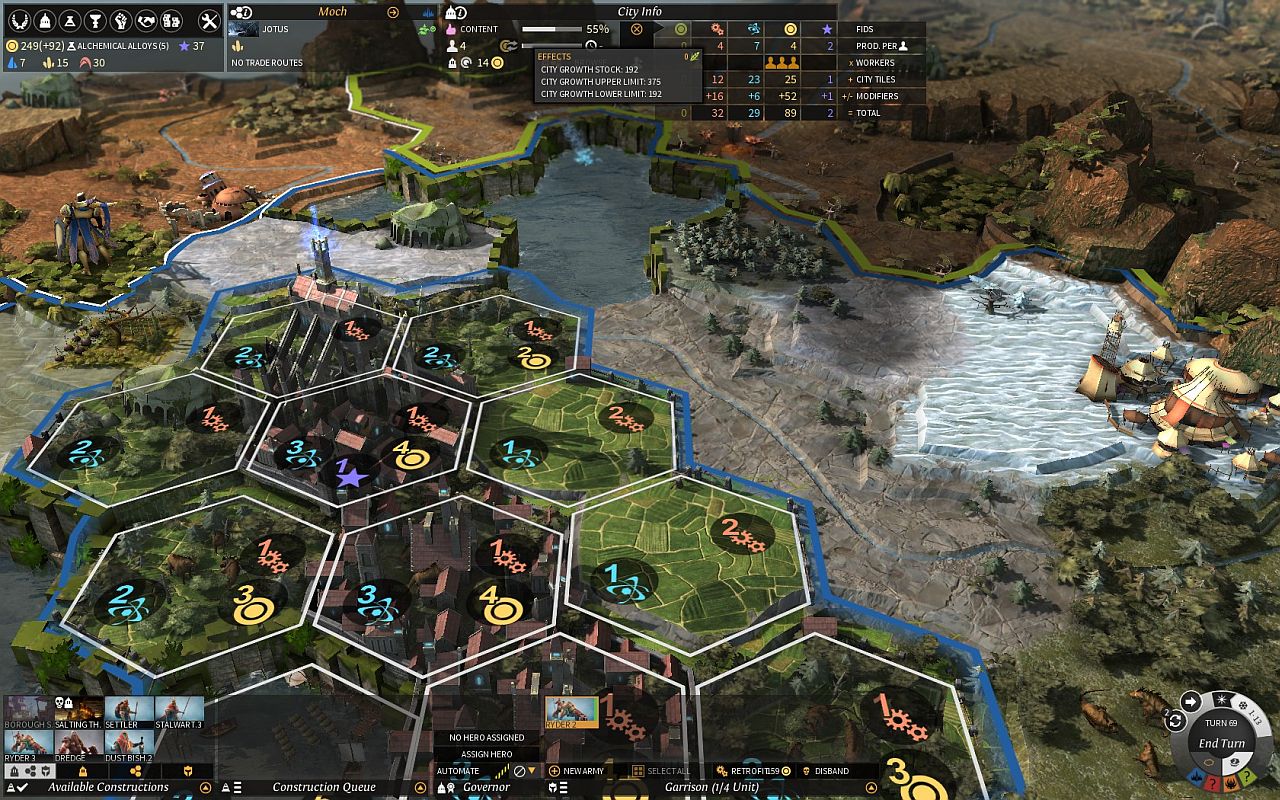The image size is (1280, 800).
Task: Open the diplomacy handshake screen
Action: [x=147, y=20]
